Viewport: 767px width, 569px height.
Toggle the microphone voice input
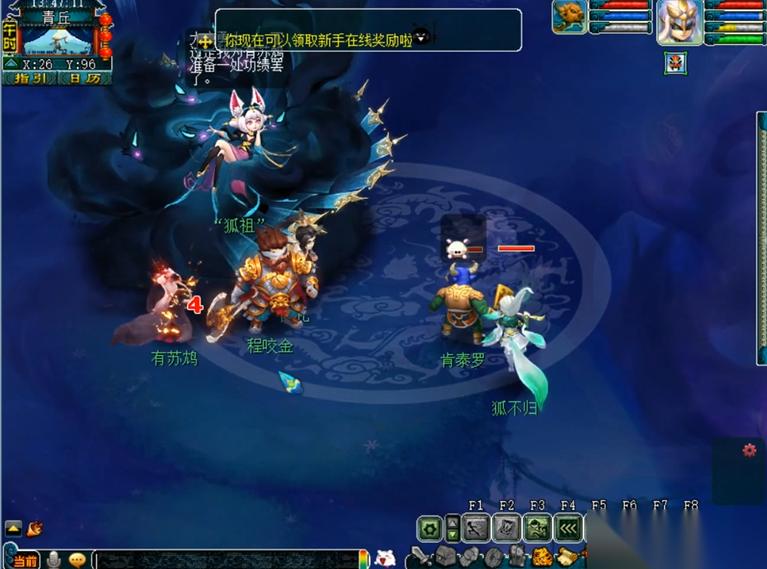pos(53,560)
